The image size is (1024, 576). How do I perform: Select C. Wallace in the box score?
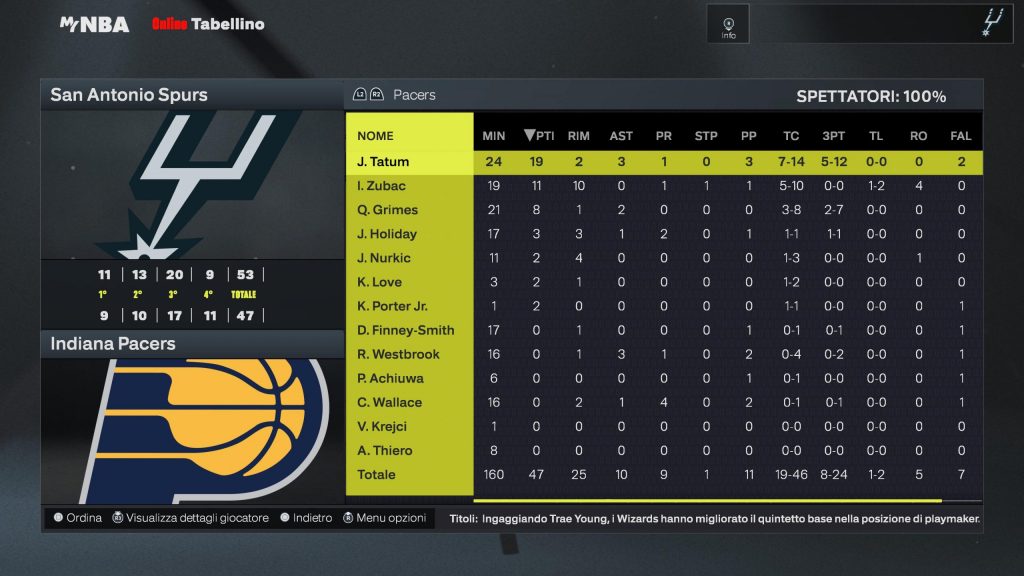click(389, 402)
